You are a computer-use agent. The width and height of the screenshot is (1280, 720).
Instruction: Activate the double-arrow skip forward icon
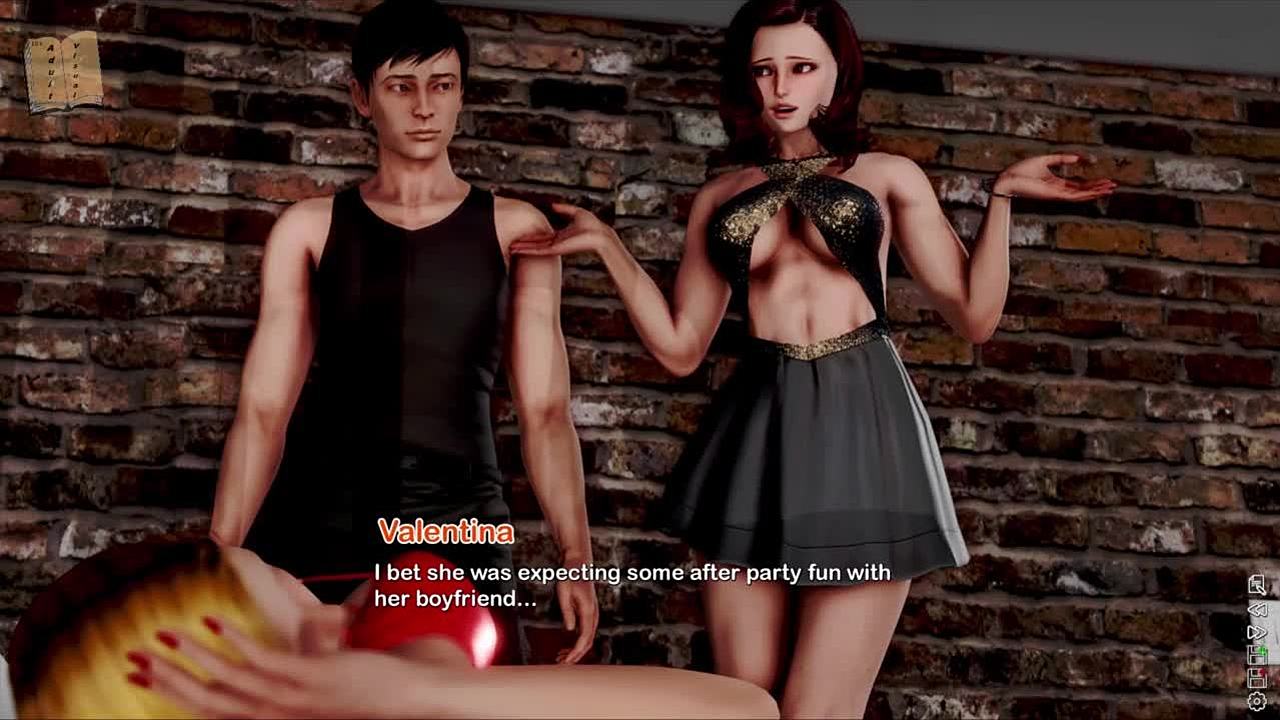(x=1257, y=632)
